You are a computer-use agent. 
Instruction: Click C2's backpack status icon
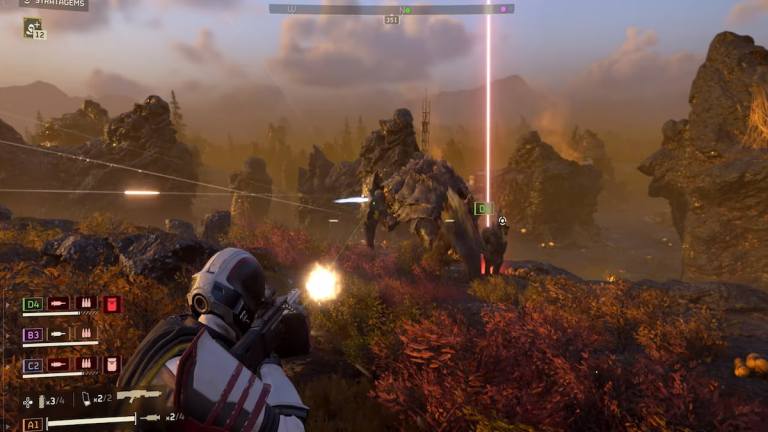click(x=111, y=365)
